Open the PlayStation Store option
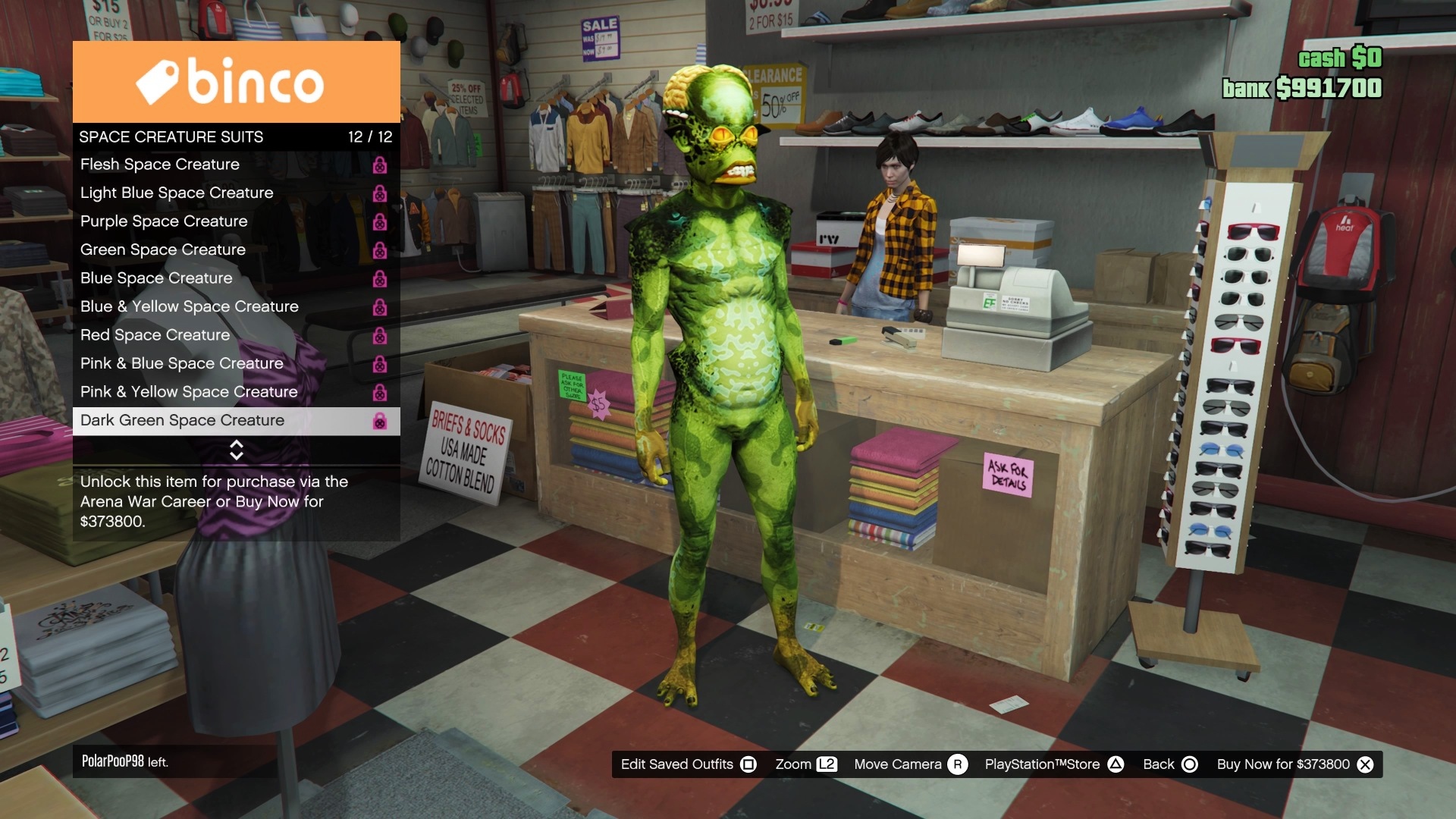This screenshot has height=819, width=1456. click(x=1053, y=764)
